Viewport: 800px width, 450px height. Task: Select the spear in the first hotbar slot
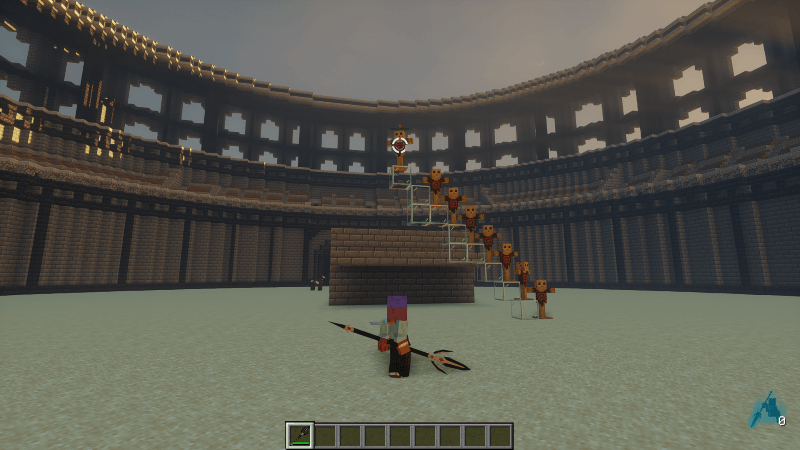tap(299, 435)
